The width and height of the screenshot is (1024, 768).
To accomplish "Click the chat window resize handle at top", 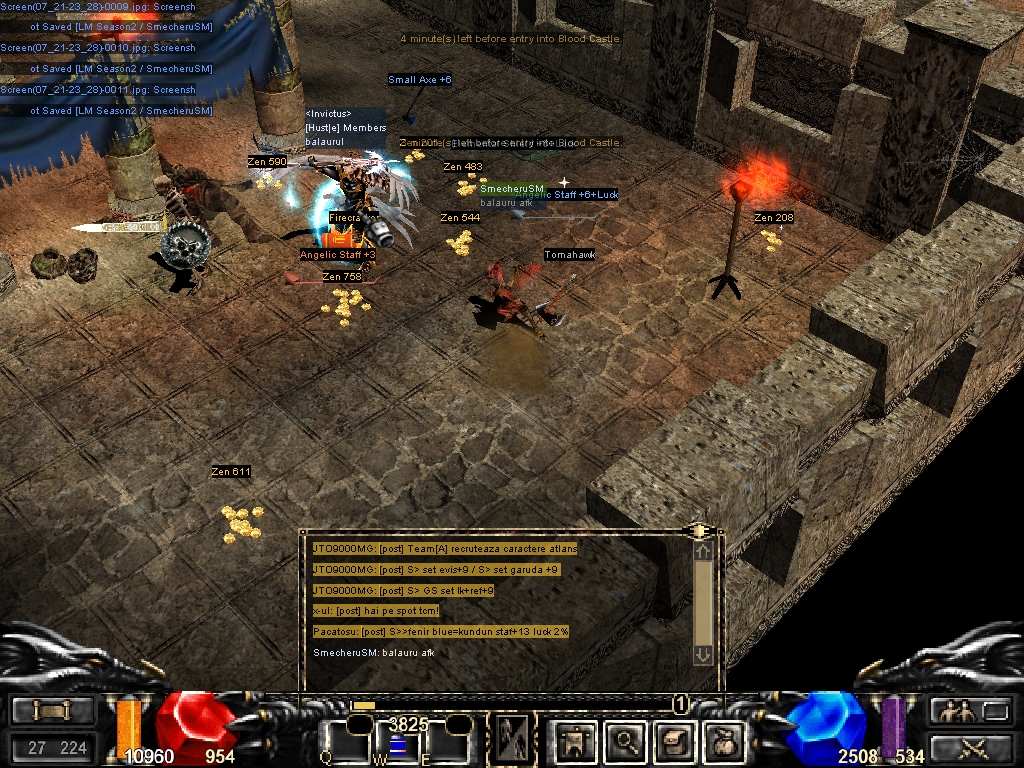I will (x=699, y=529).
